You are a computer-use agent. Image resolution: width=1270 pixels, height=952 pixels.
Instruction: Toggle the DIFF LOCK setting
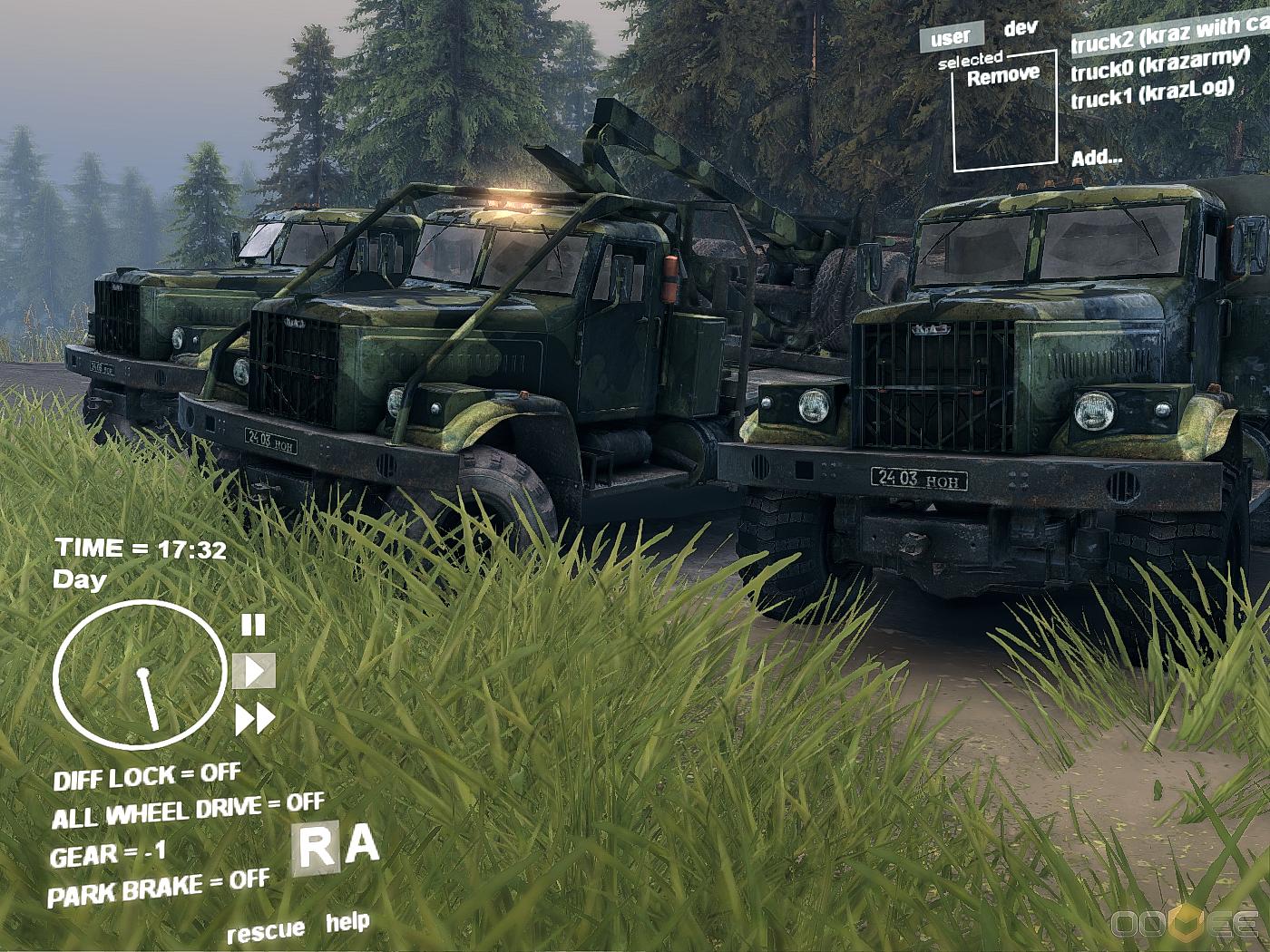pyautogui.click(x=147, y=777)
